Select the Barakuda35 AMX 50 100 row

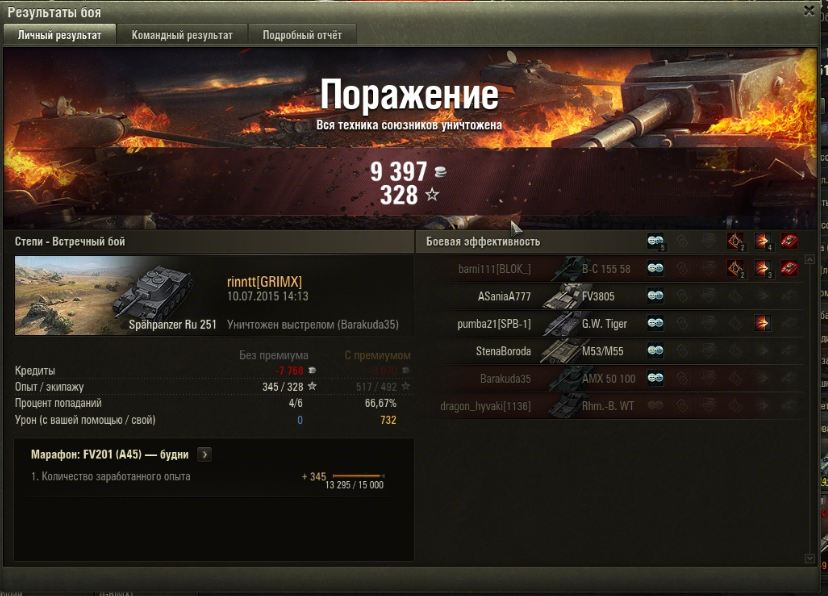tap(610, 379)
